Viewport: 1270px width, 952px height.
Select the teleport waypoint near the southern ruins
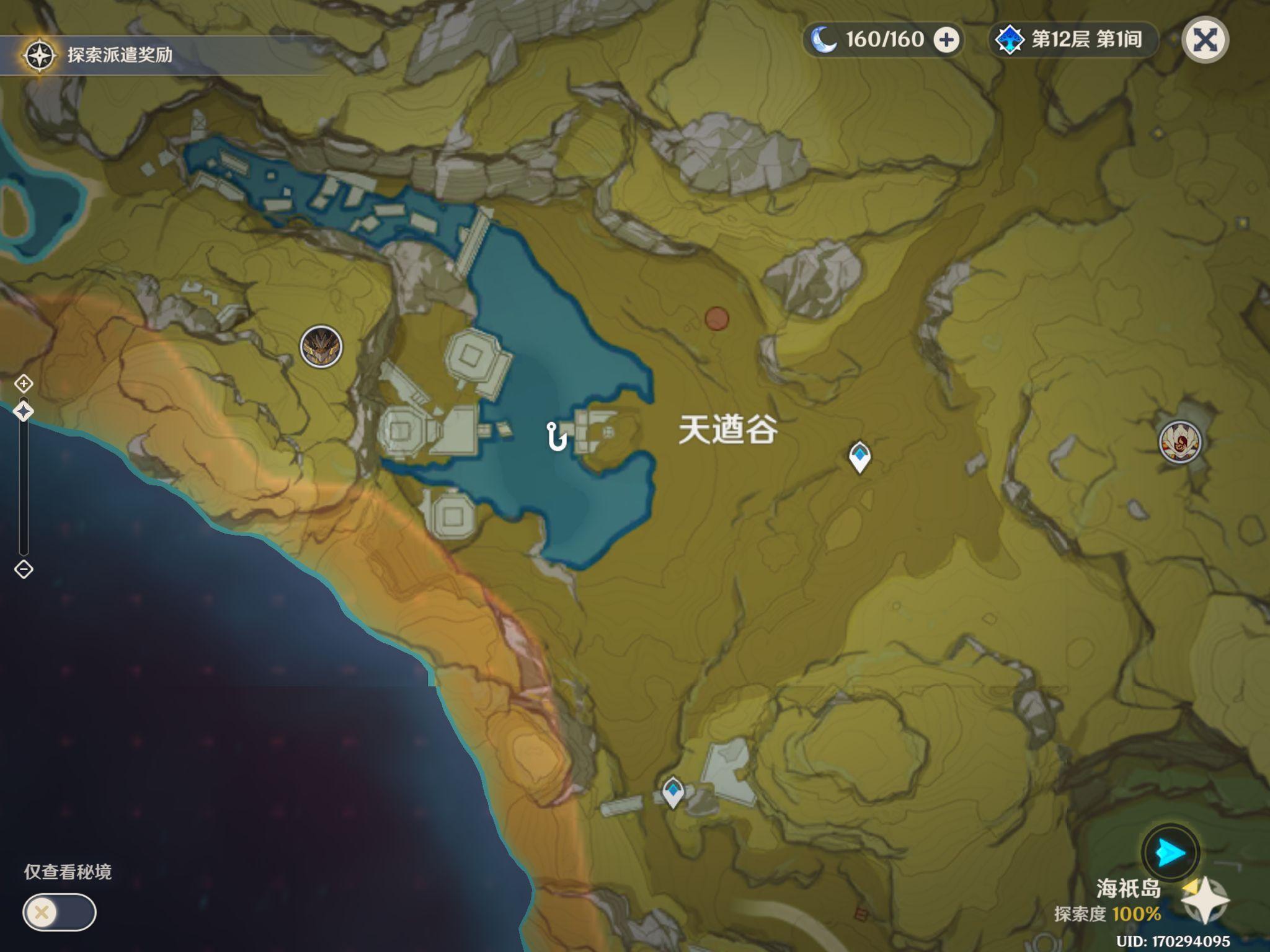(673, 791)
